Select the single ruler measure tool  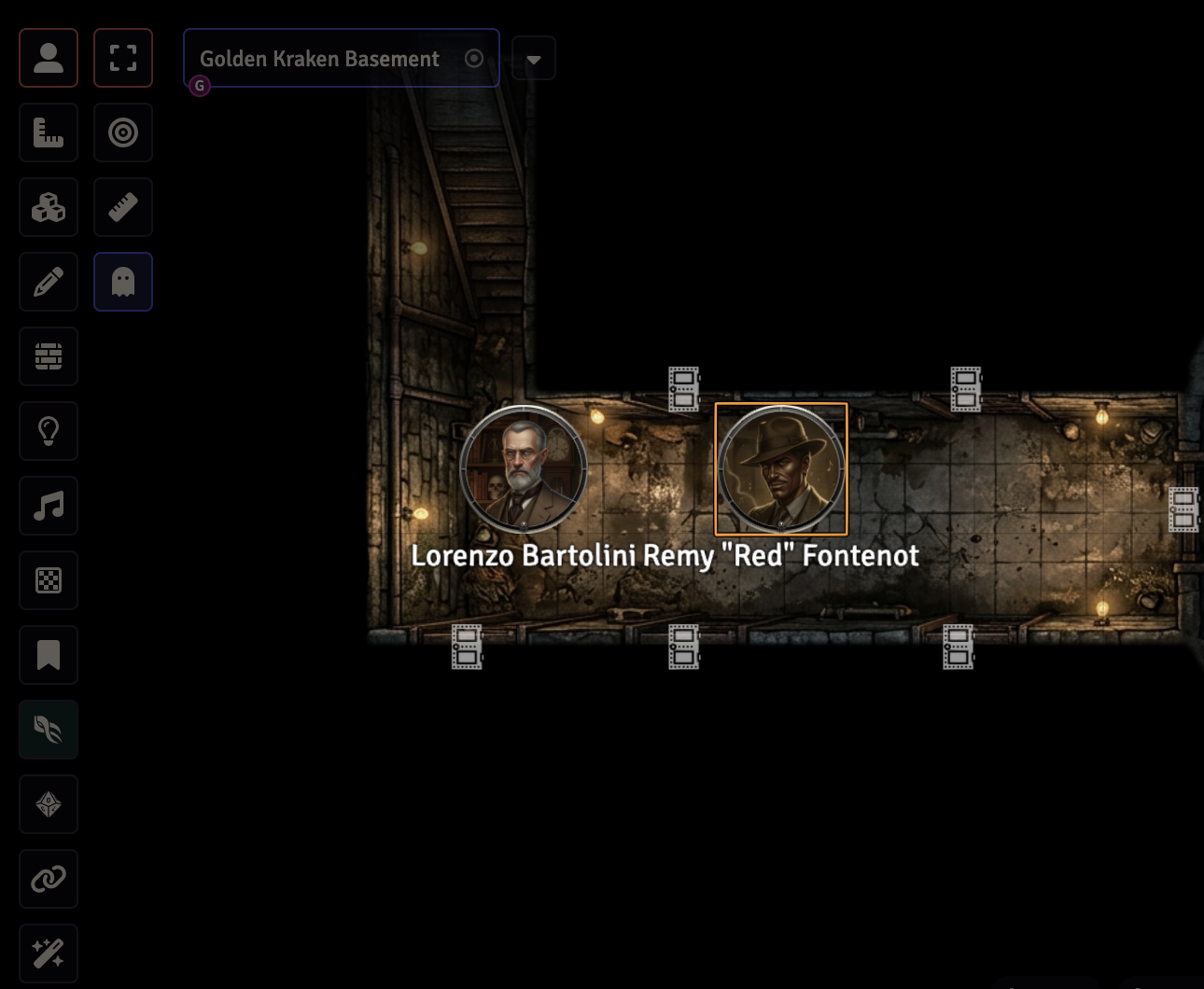tap(123, 207)
